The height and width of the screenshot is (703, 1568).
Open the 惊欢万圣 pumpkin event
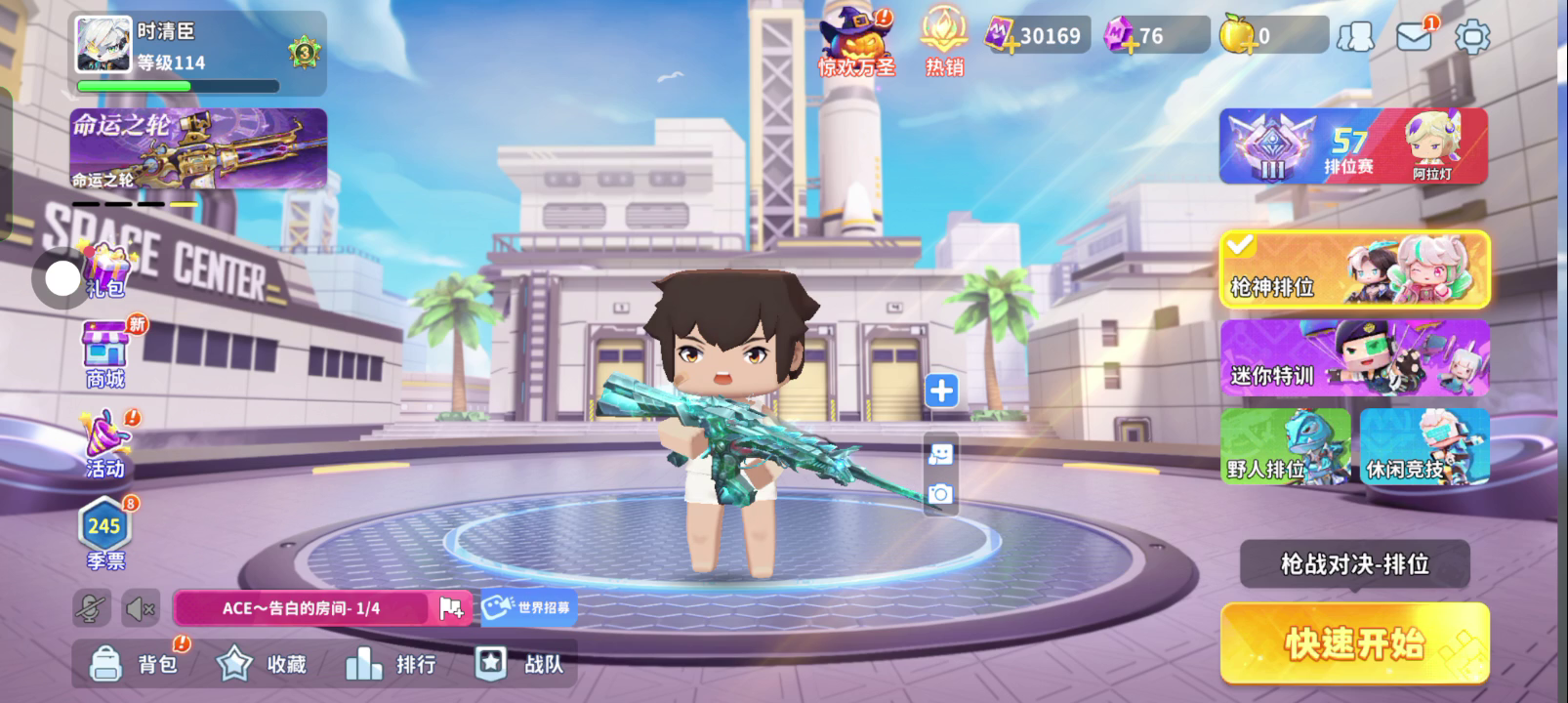[855, 43]
